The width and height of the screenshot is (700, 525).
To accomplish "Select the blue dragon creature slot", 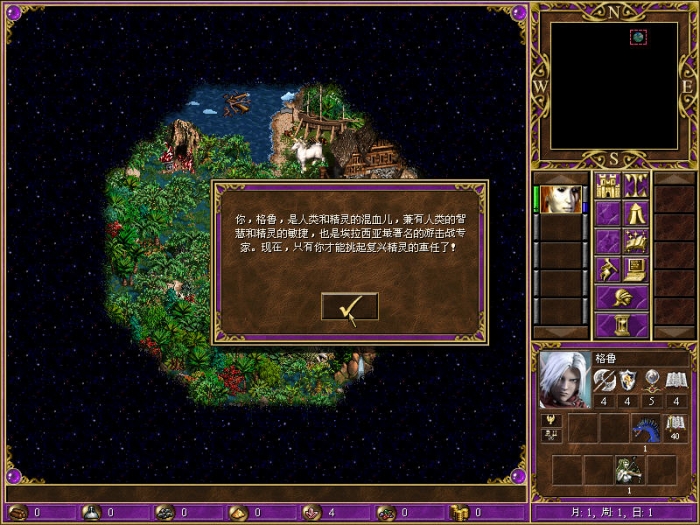I will (645, 428).
